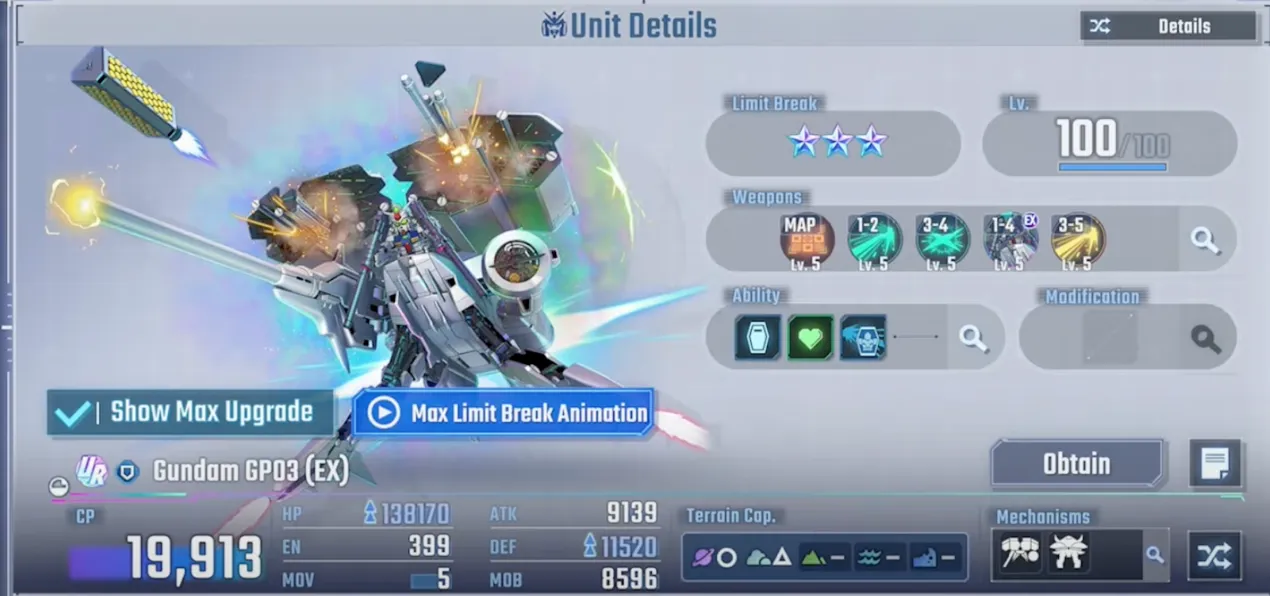Viewport: 1270px width, 596px height.
Task: Select the 1-4 EX weapon icon
Action: pos(1010,240)
